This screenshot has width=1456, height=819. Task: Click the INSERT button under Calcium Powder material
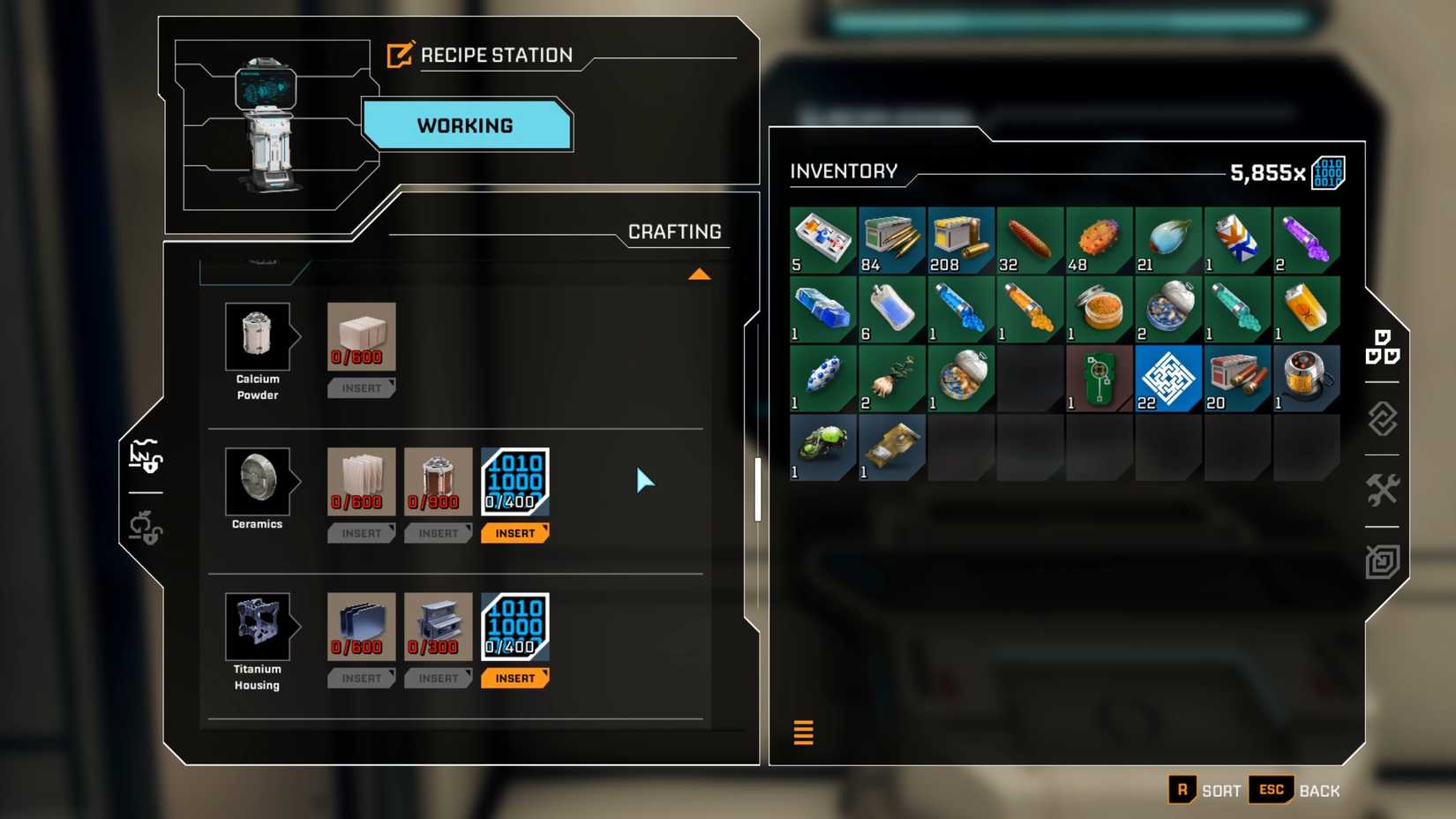click(361, 387)
